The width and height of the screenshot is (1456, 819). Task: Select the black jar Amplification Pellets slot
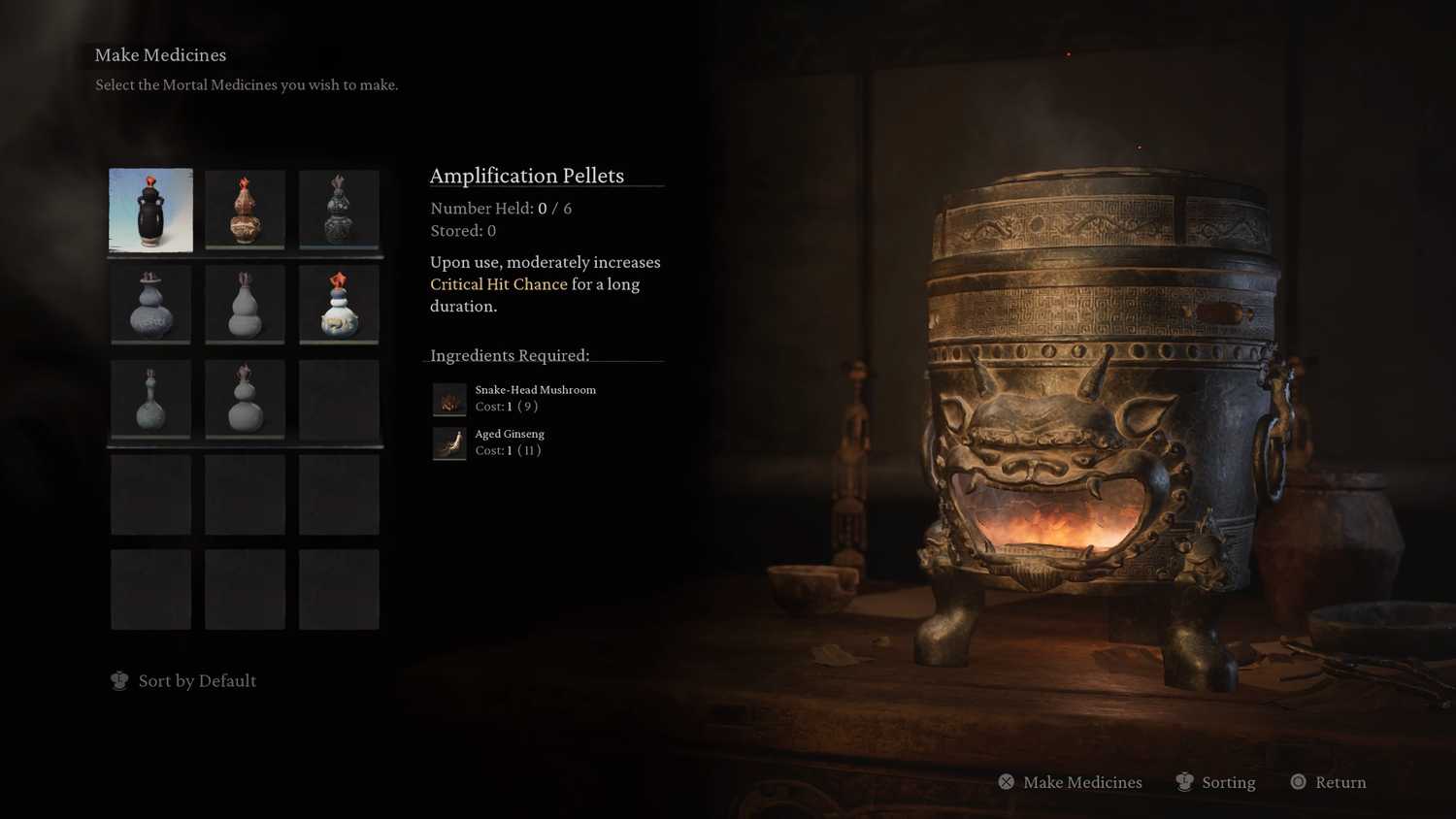point(150,210)
